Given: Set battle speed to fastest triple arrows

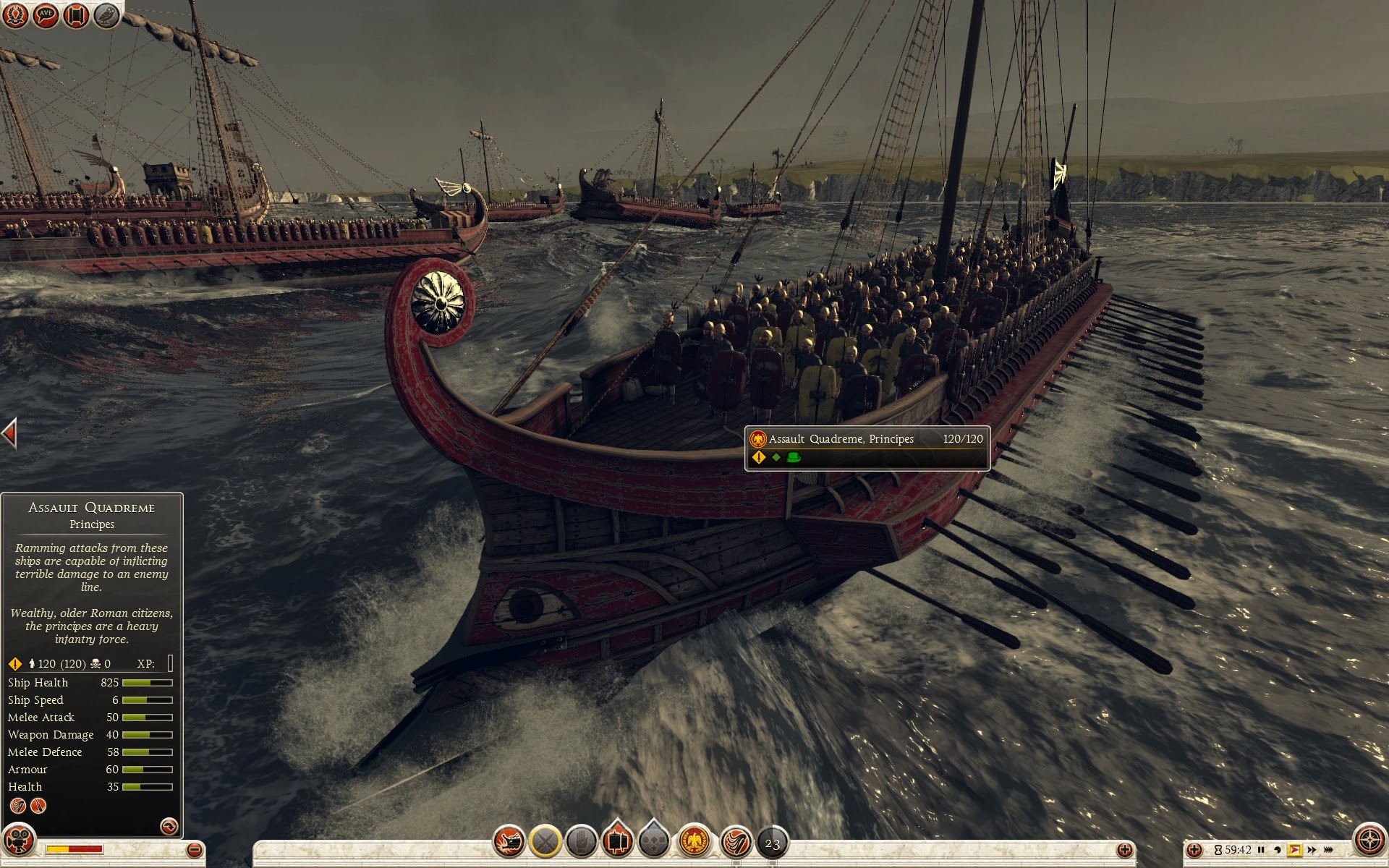Looking at the screenshot, I should click(1329, 850).
